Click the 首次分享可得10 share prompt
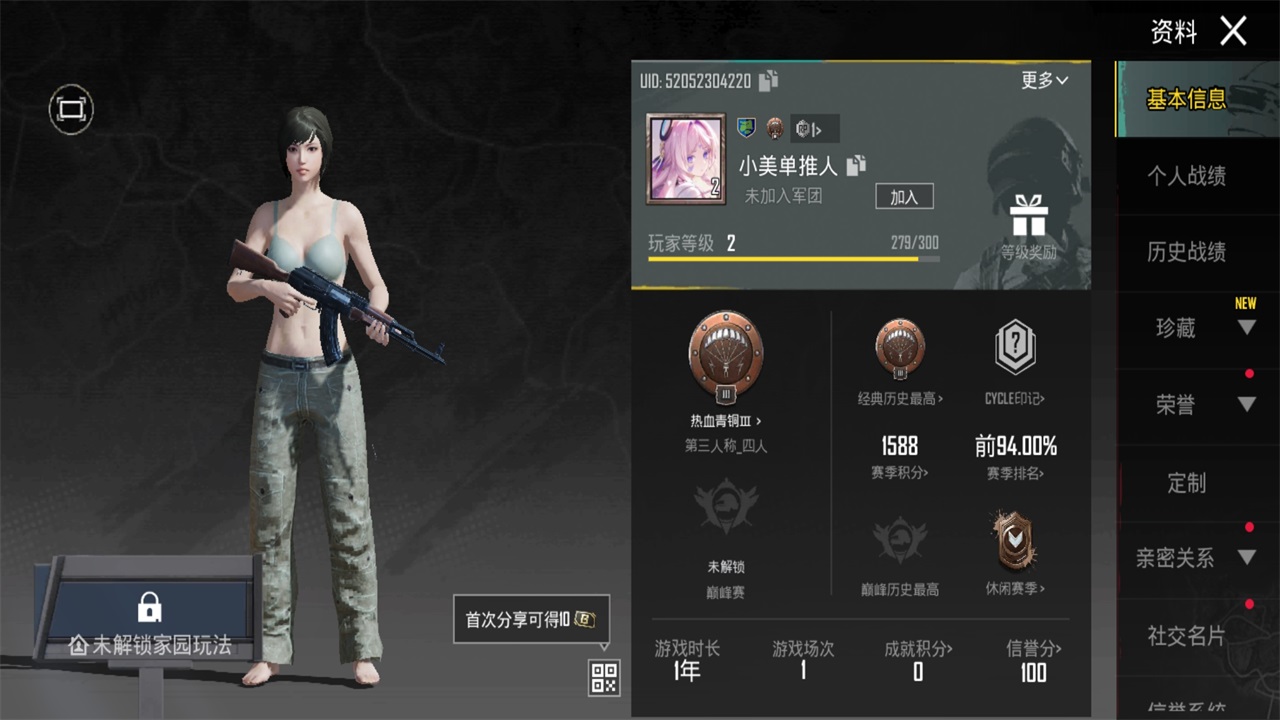Screen dimensions: 1280x720 529,619
